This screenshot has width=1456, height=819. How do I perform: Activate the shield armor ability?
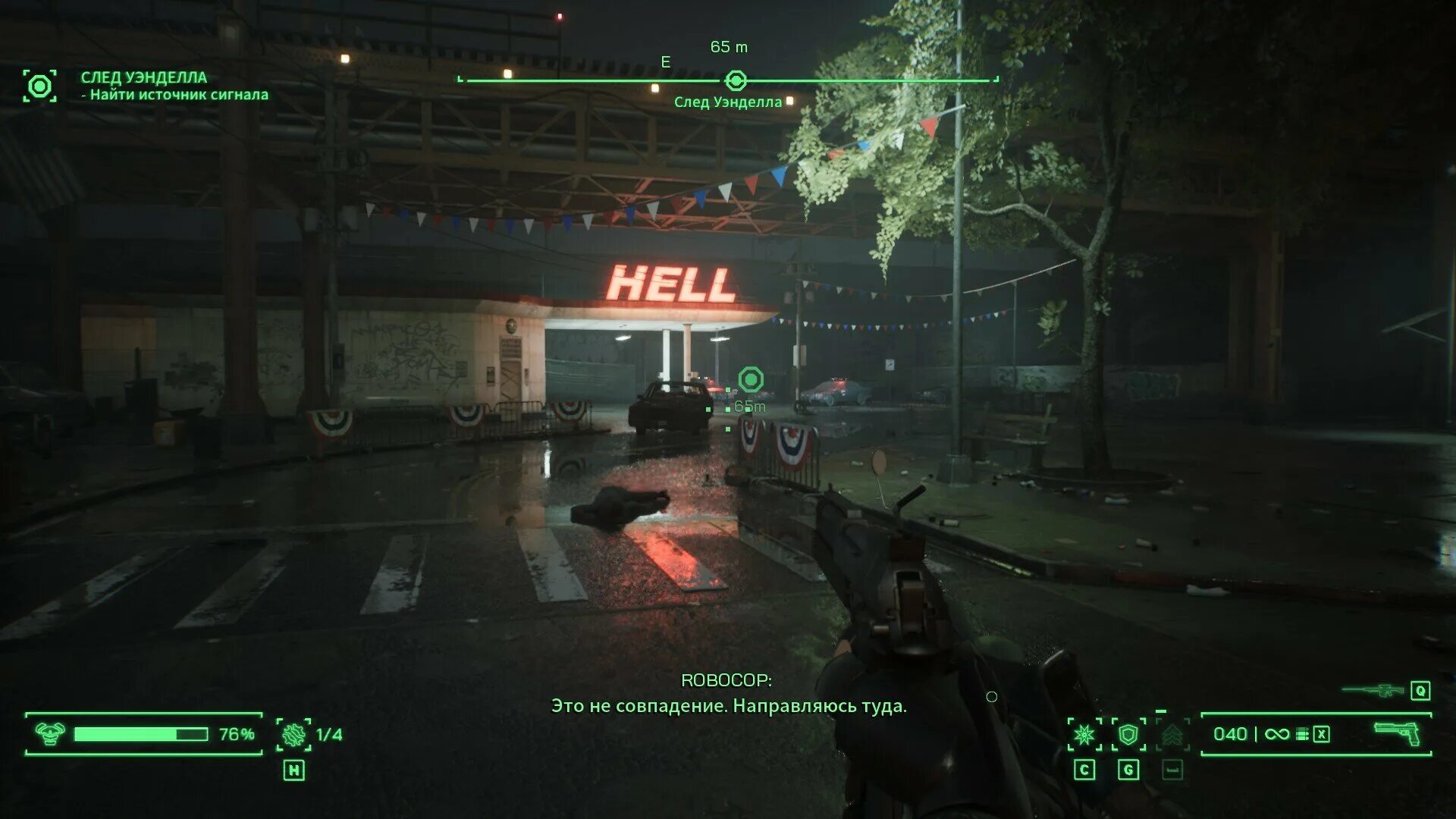pyautogui.click(x=1128, y=734)
